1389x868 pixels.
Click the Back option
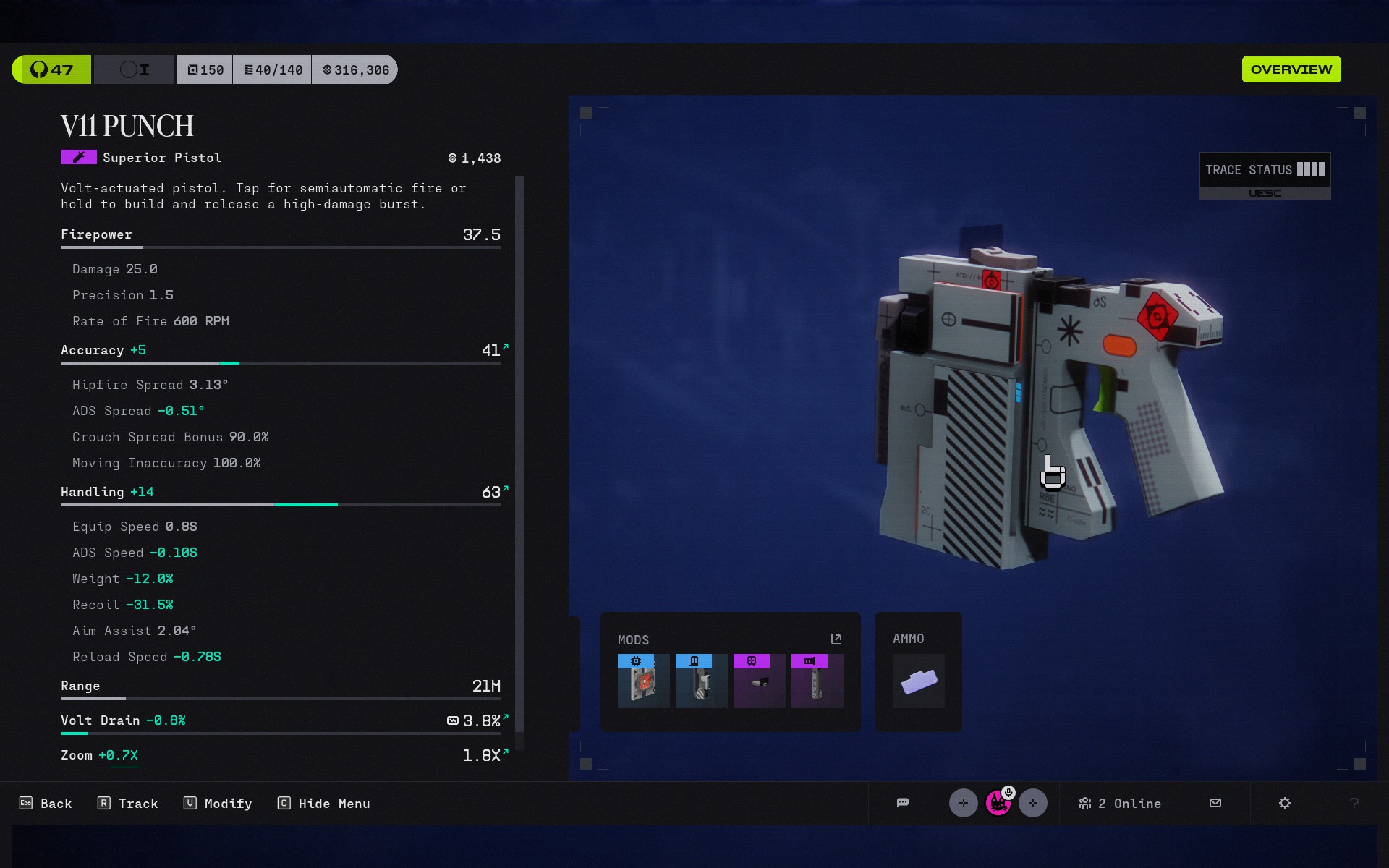[46, 804]
